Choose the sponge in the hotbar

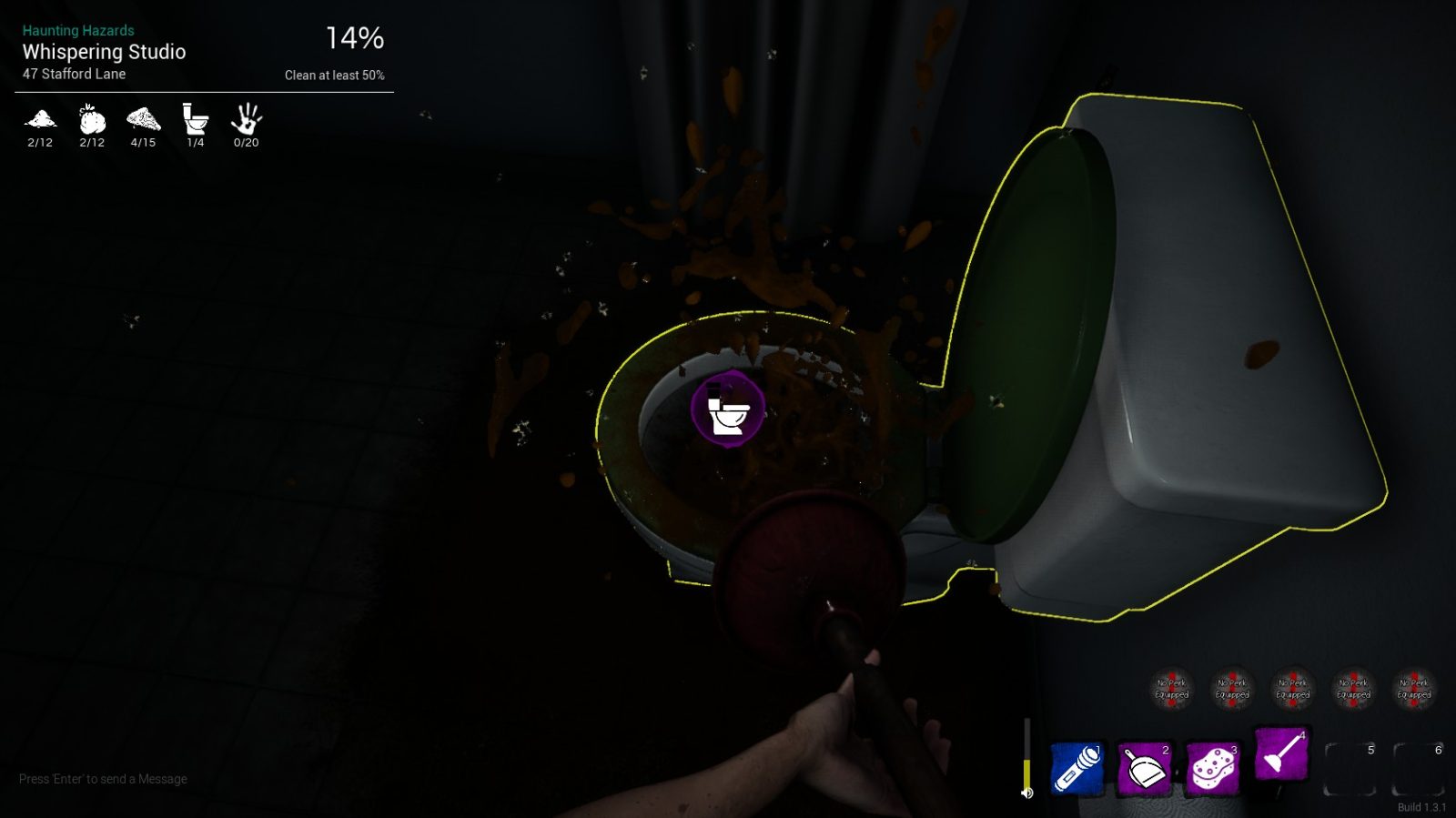[1212, 769]
